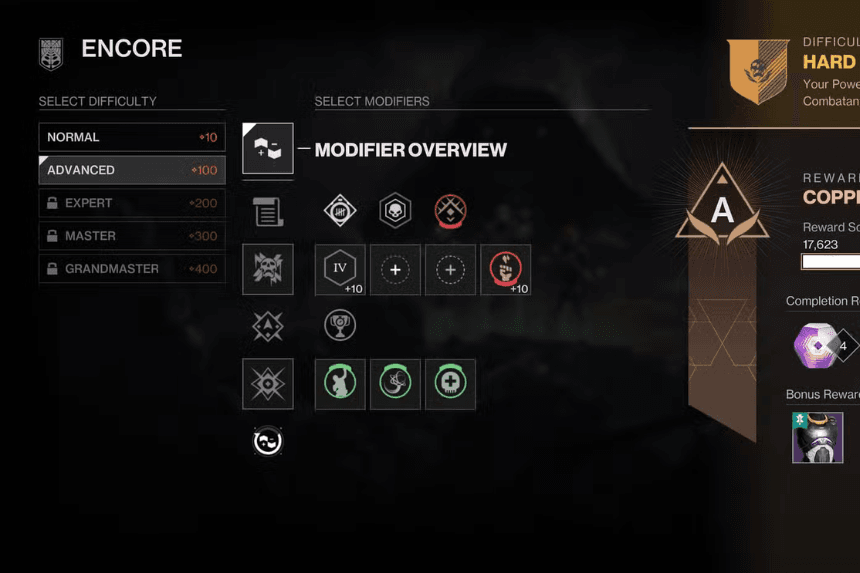Inspect the tally-mark diamond modifier

coord(340,211)
